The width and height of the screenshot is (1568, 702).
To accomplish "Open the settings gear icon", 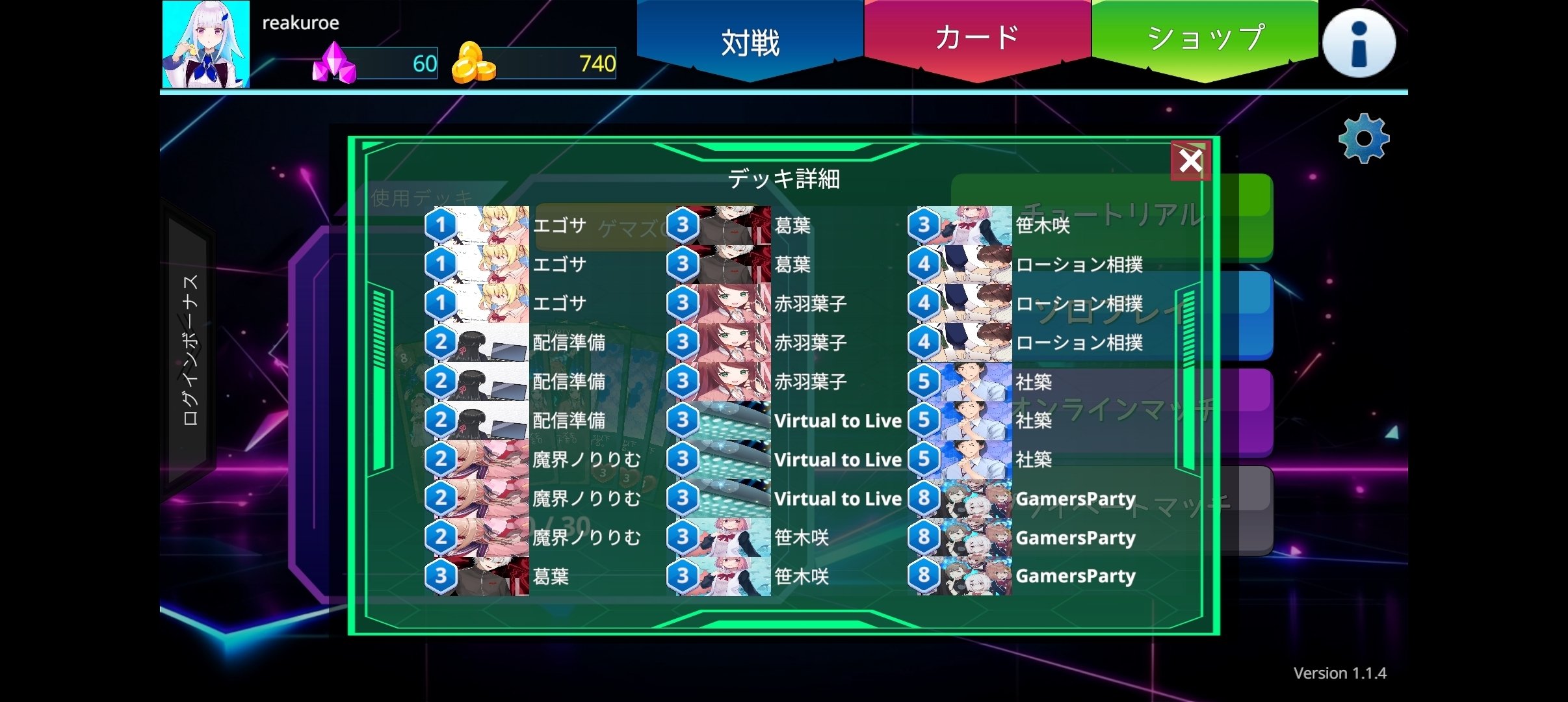I will 1364,137.
